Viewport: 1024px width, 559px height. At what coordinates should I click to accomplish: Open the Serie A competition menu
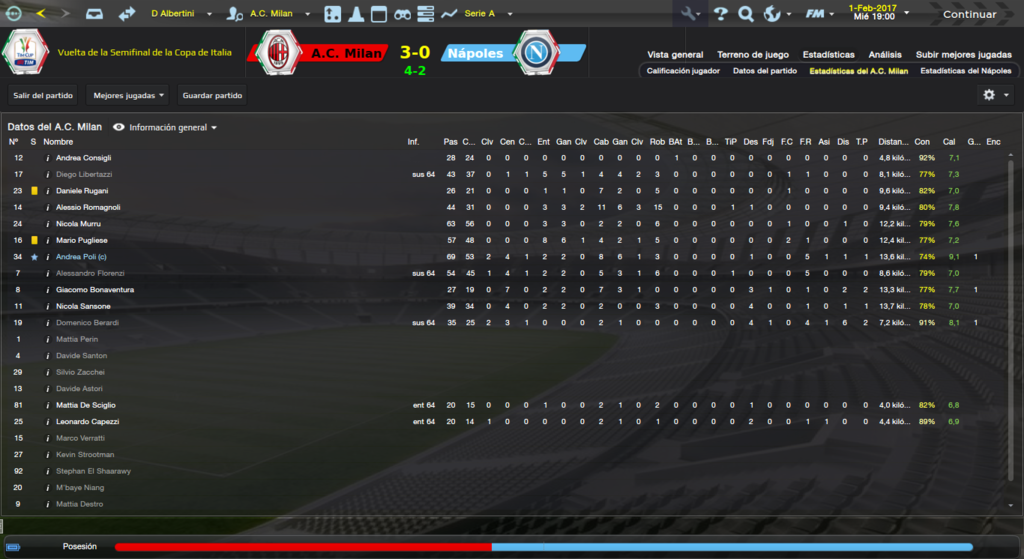click(x=487, y=14)
